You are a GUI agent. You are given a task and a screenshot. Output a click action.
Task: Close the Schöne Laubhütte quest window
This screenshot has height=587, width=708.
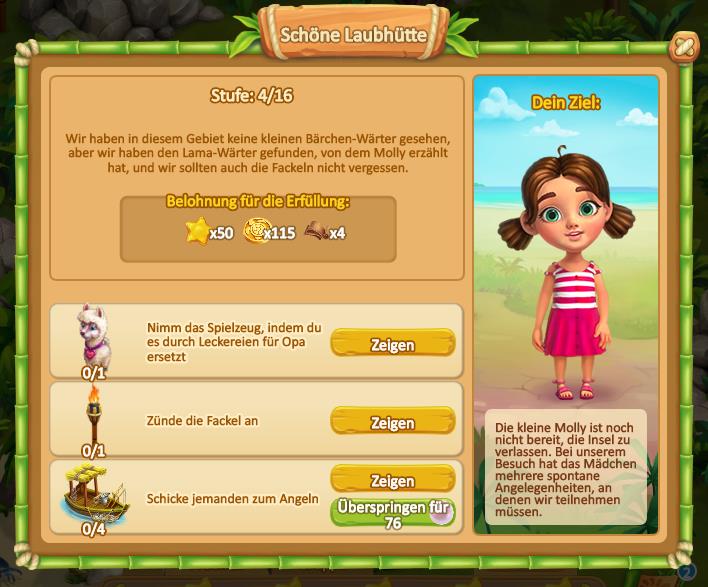click(x=684, y=47)
